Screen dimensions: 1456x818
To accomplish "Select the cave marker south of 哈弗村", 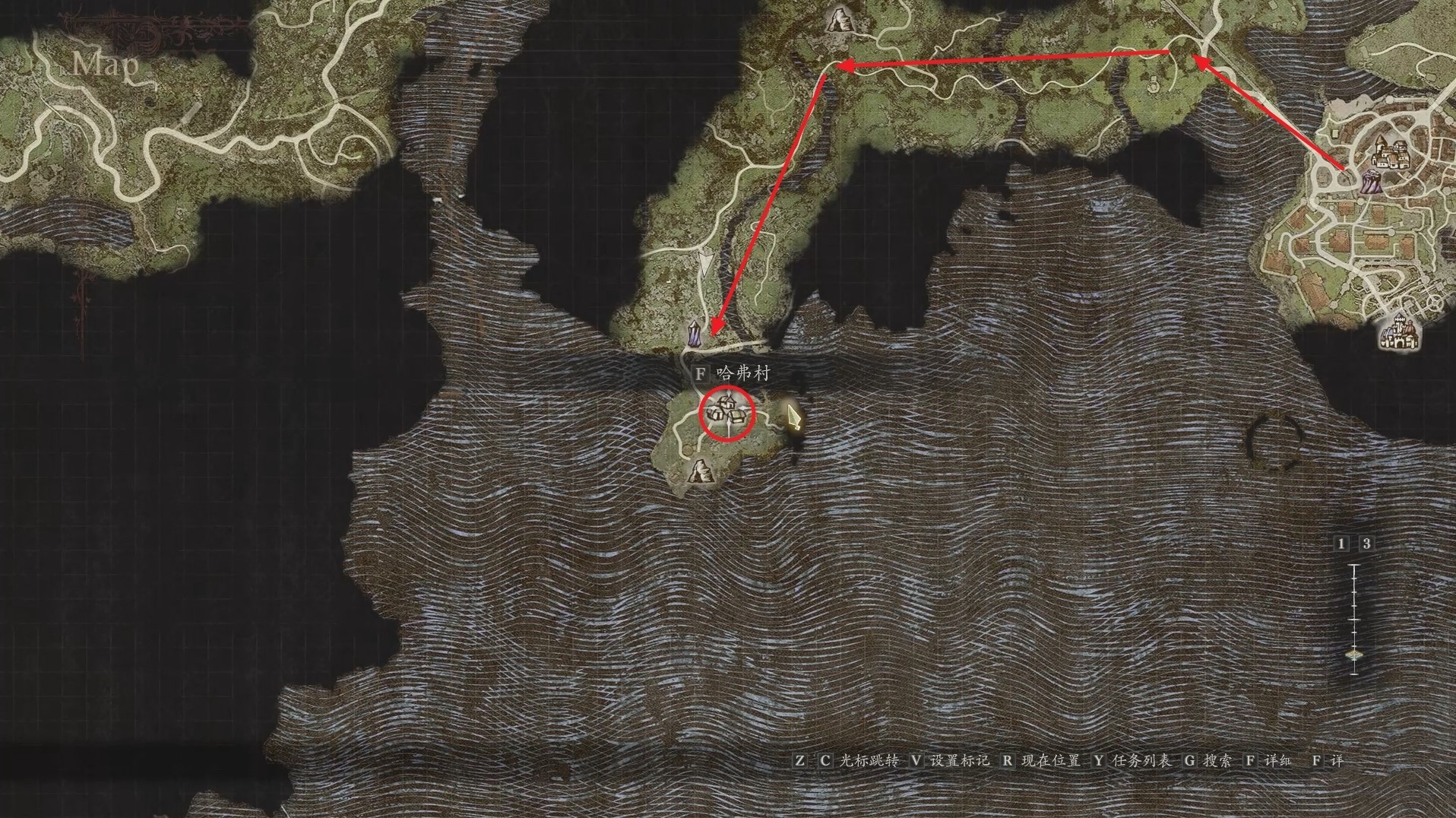I will point(698,471).
